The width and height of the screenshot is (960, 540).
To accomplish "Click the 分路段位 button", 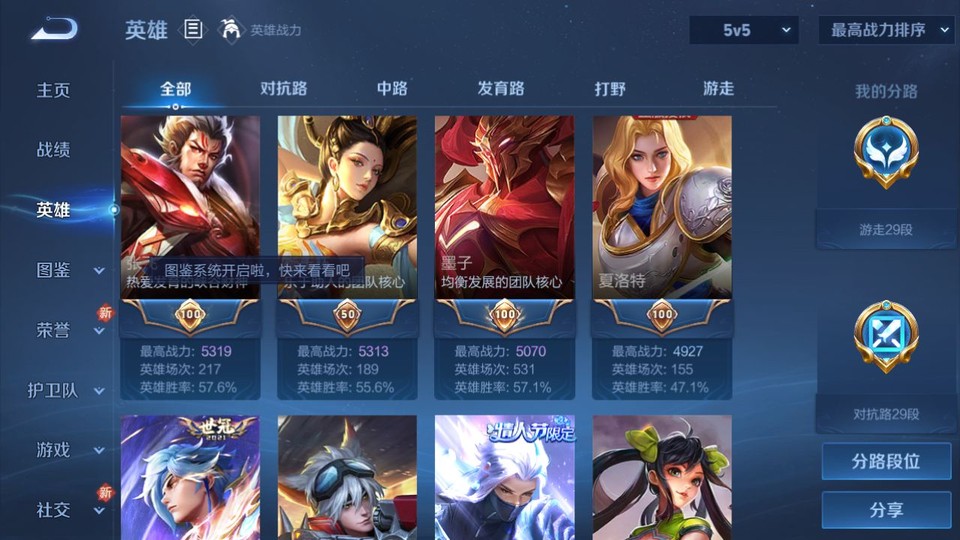I will [886, 461].
